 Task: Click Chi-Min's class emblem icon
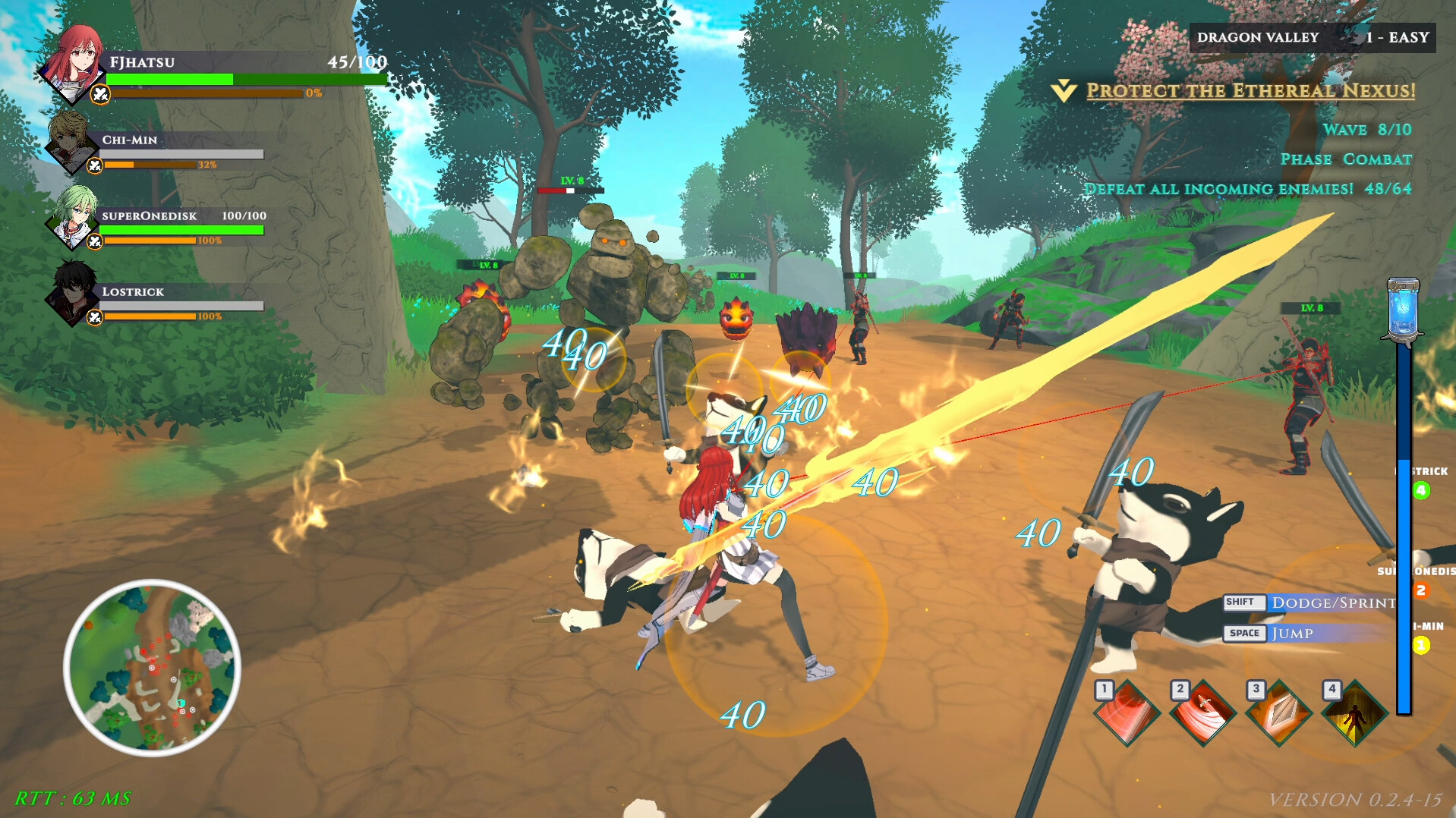(94, 164)
